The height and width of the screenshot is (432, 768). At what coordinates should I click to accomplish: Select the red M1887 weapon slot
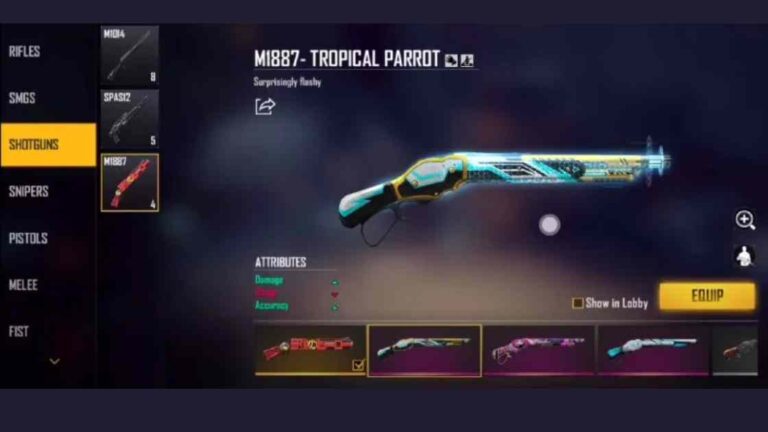129,183
